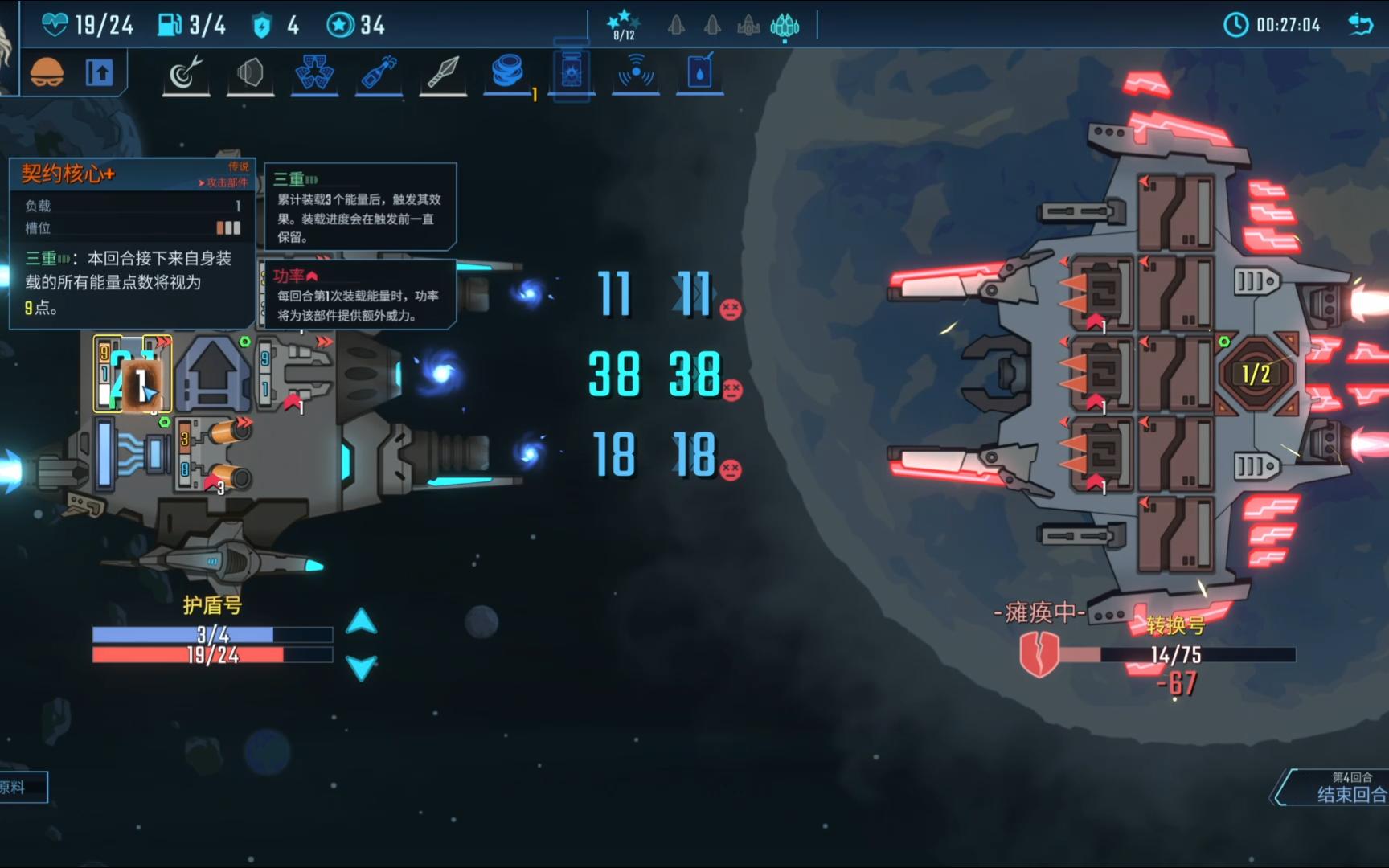
Task: Activate the signal wave relic icon
Action: pos(636,72)
